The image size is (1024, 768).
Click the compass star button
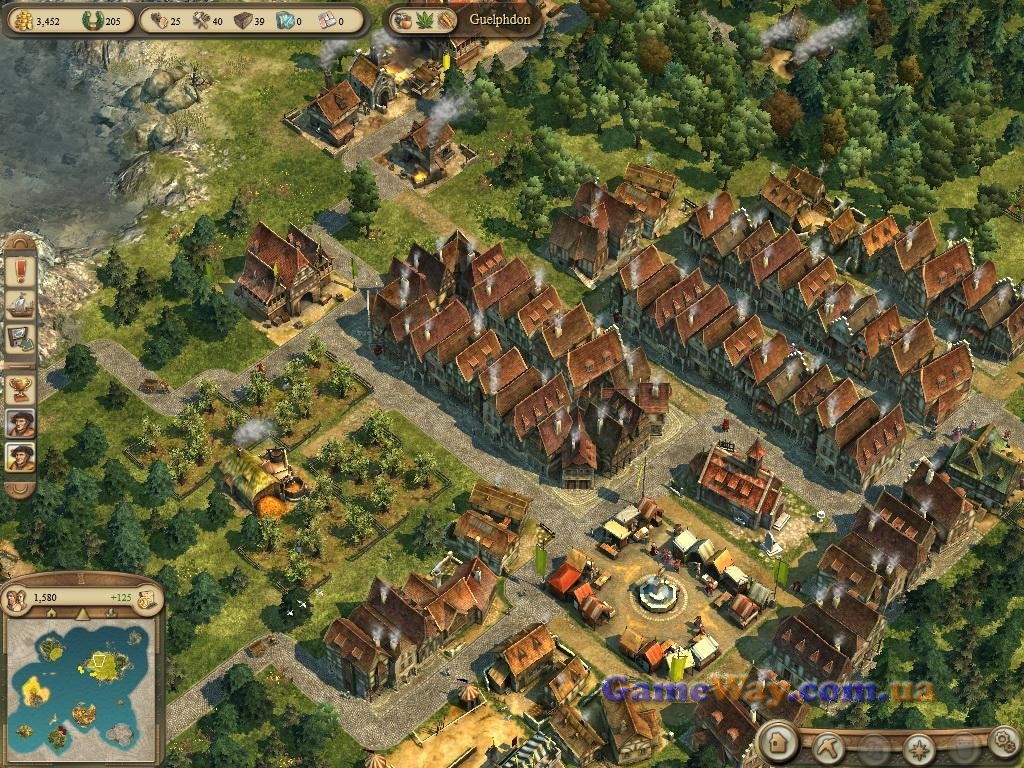(918, 746)
